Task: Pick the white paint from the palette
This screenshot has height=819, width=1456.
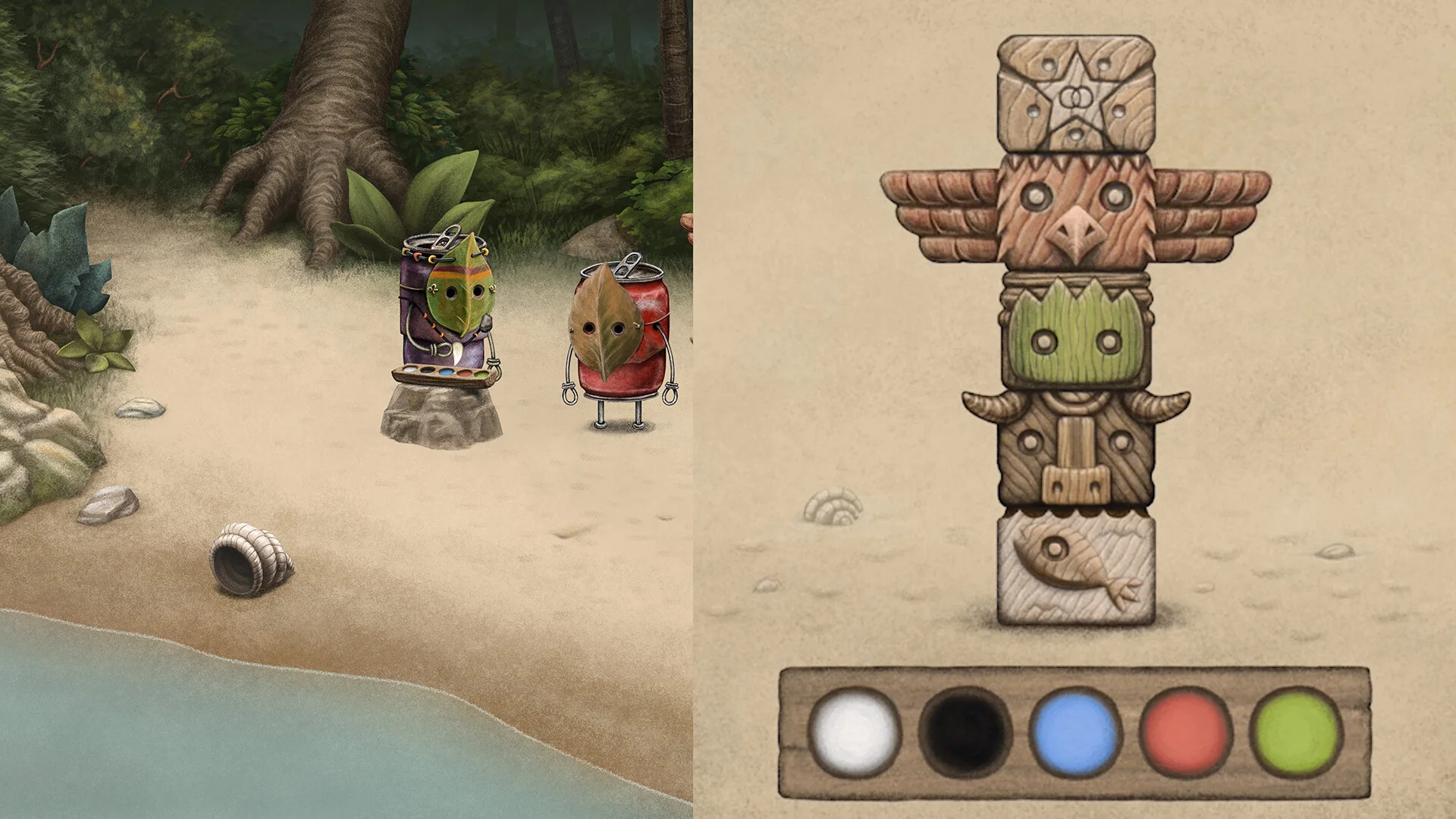Action: (x=854, y=731)
